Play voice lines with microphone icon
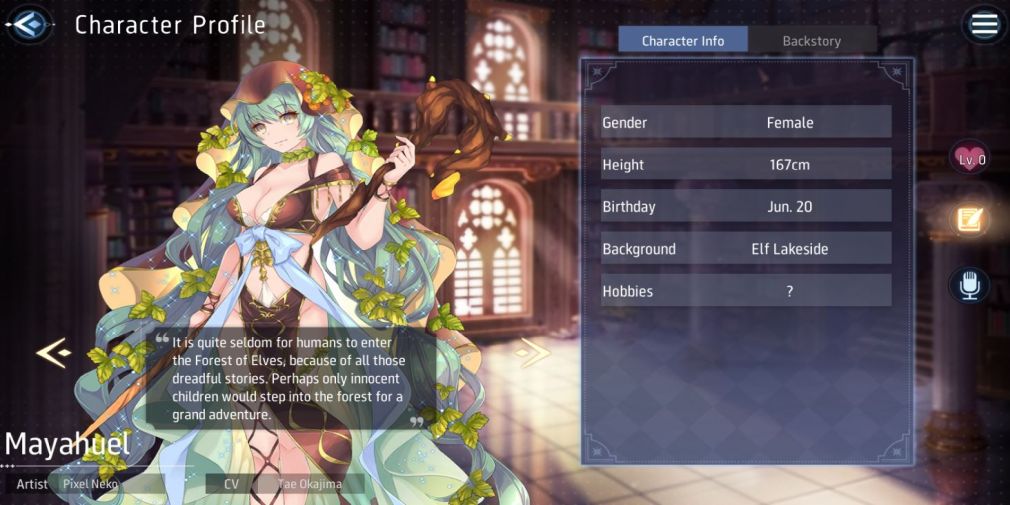Screen dimensions: 1010x505 969,285
